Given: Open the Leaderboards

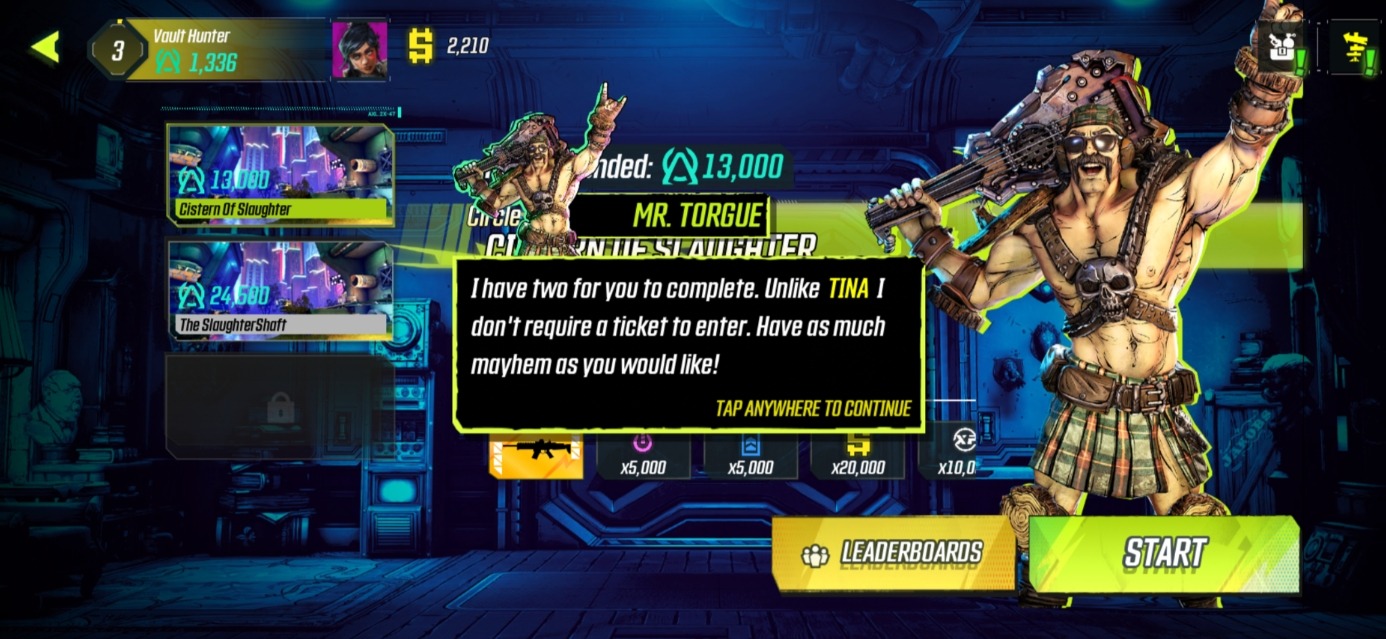Looking at the screenshot, I should tap(893, 553).
